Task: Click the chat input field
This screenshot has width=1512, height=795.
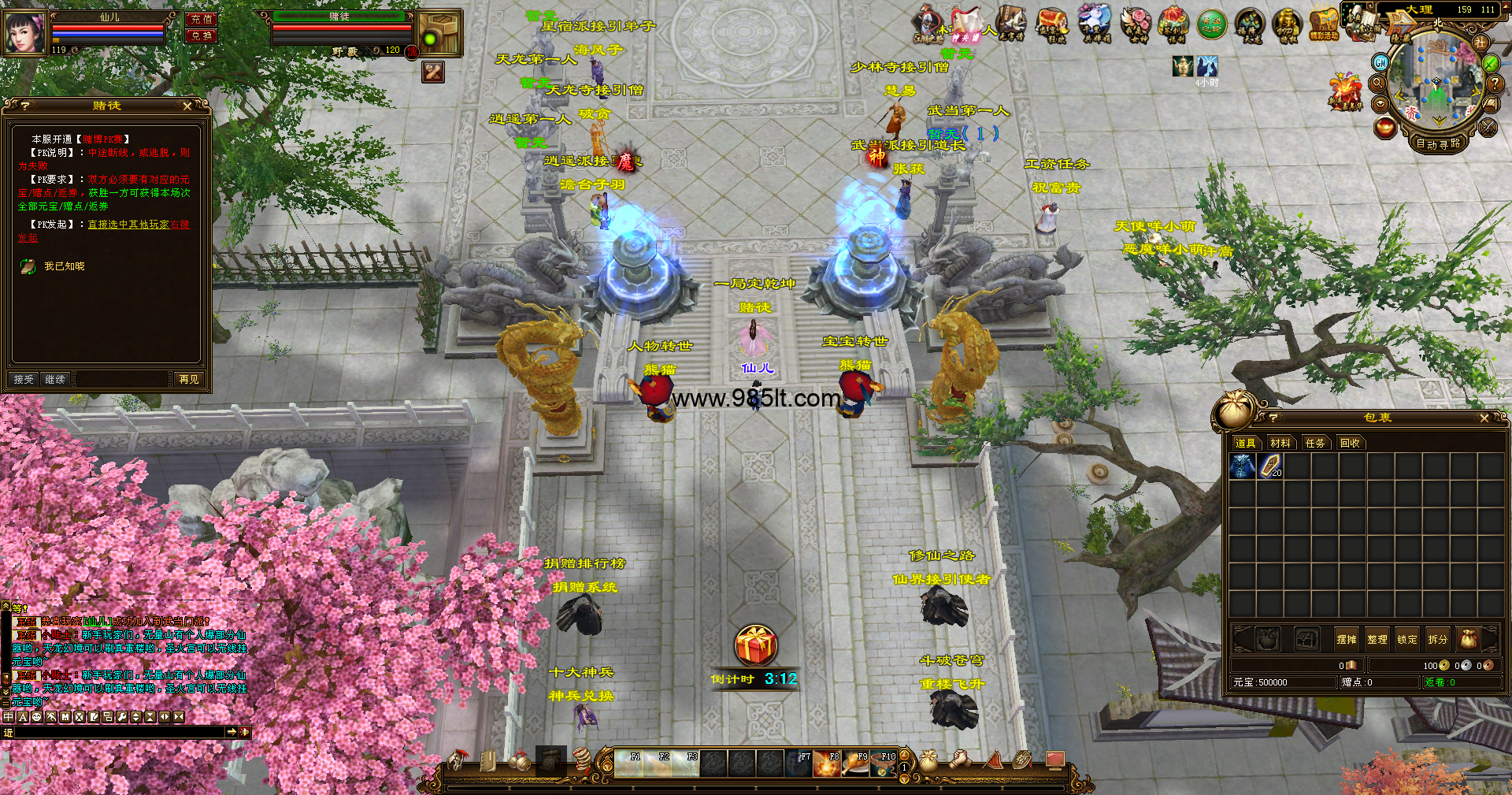Action: pos(118,732)
